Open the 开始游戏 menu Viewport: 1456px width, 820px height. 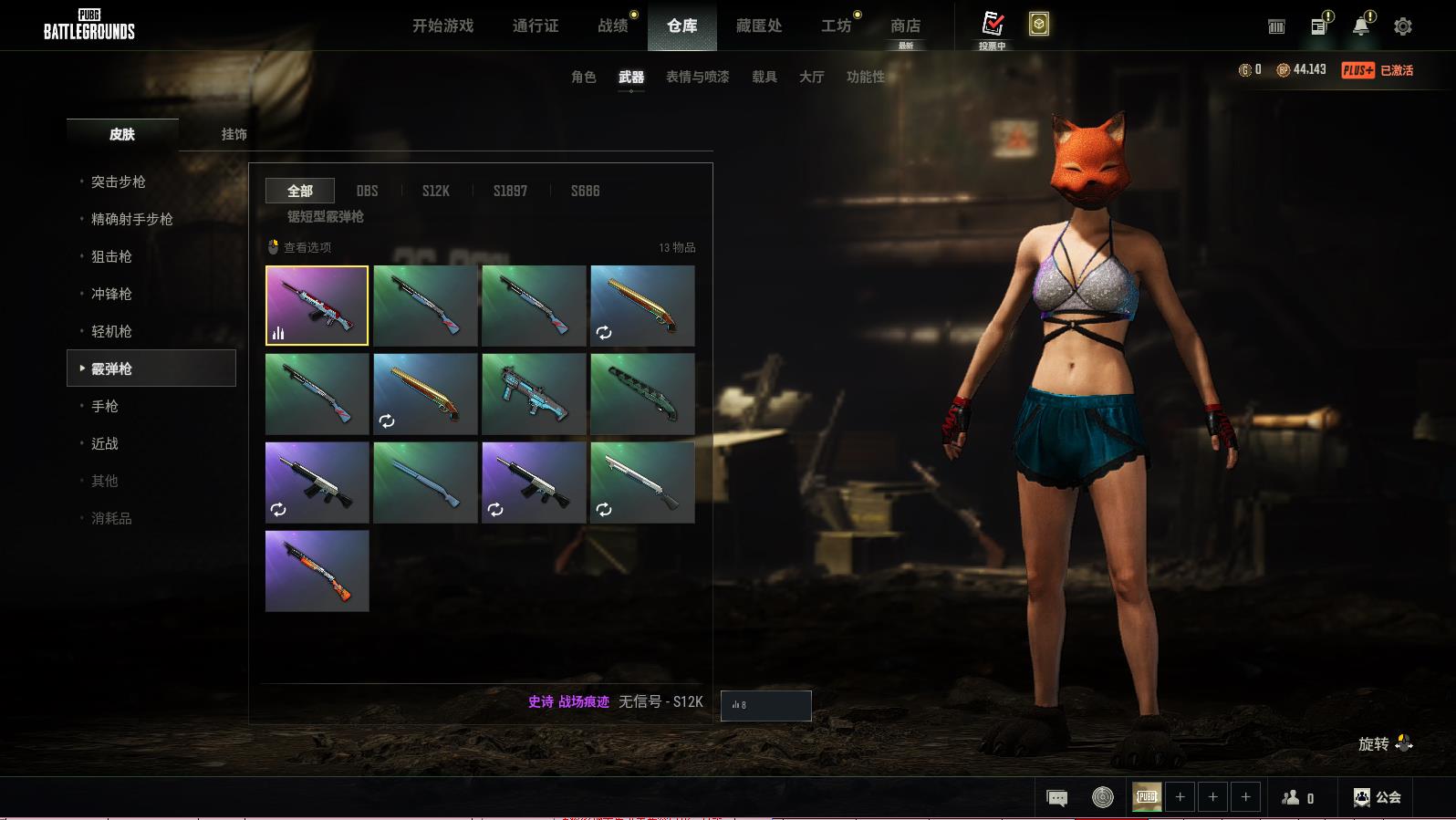pyautogui.click(x=442, y=26)
